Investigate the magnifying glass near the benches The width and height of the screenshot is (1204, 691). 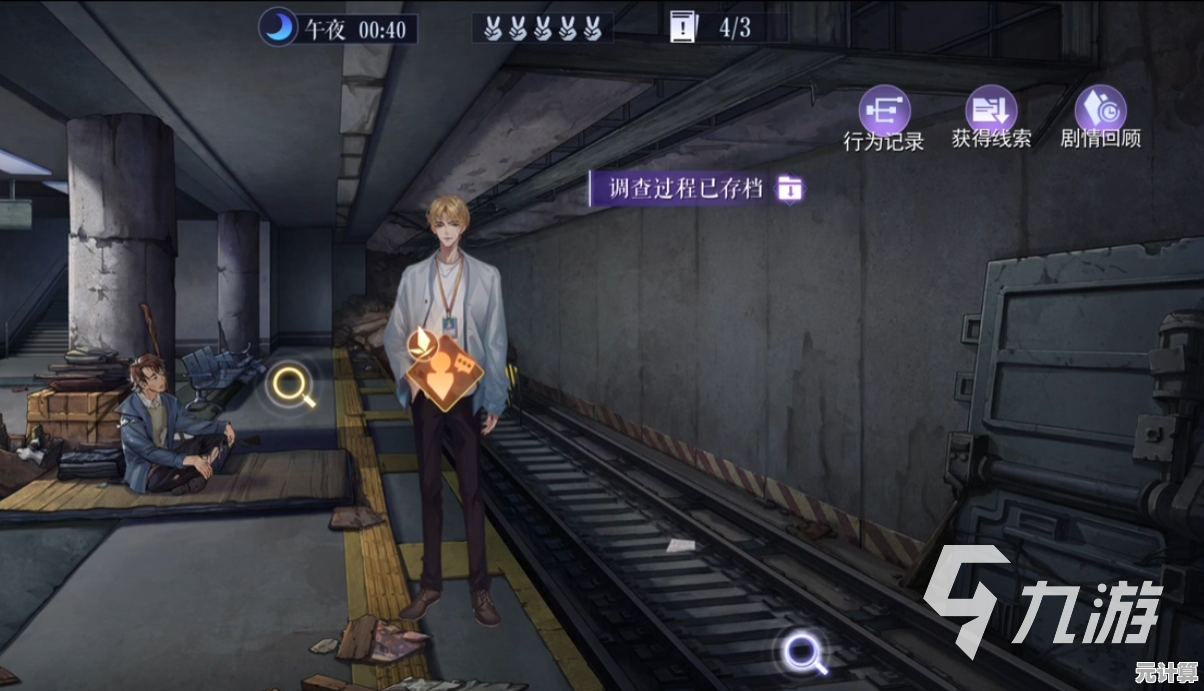[293, 386]
